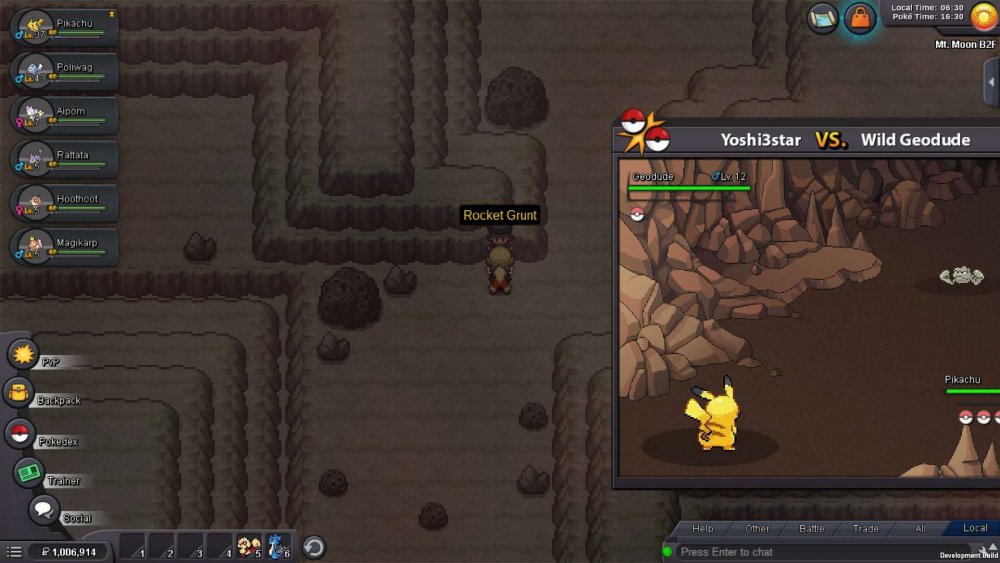Image resolution: width=1000 pixels, height=563 pixels.
Task: Use the Growlithe mount in hotbar slot 5
Action: 248,547
